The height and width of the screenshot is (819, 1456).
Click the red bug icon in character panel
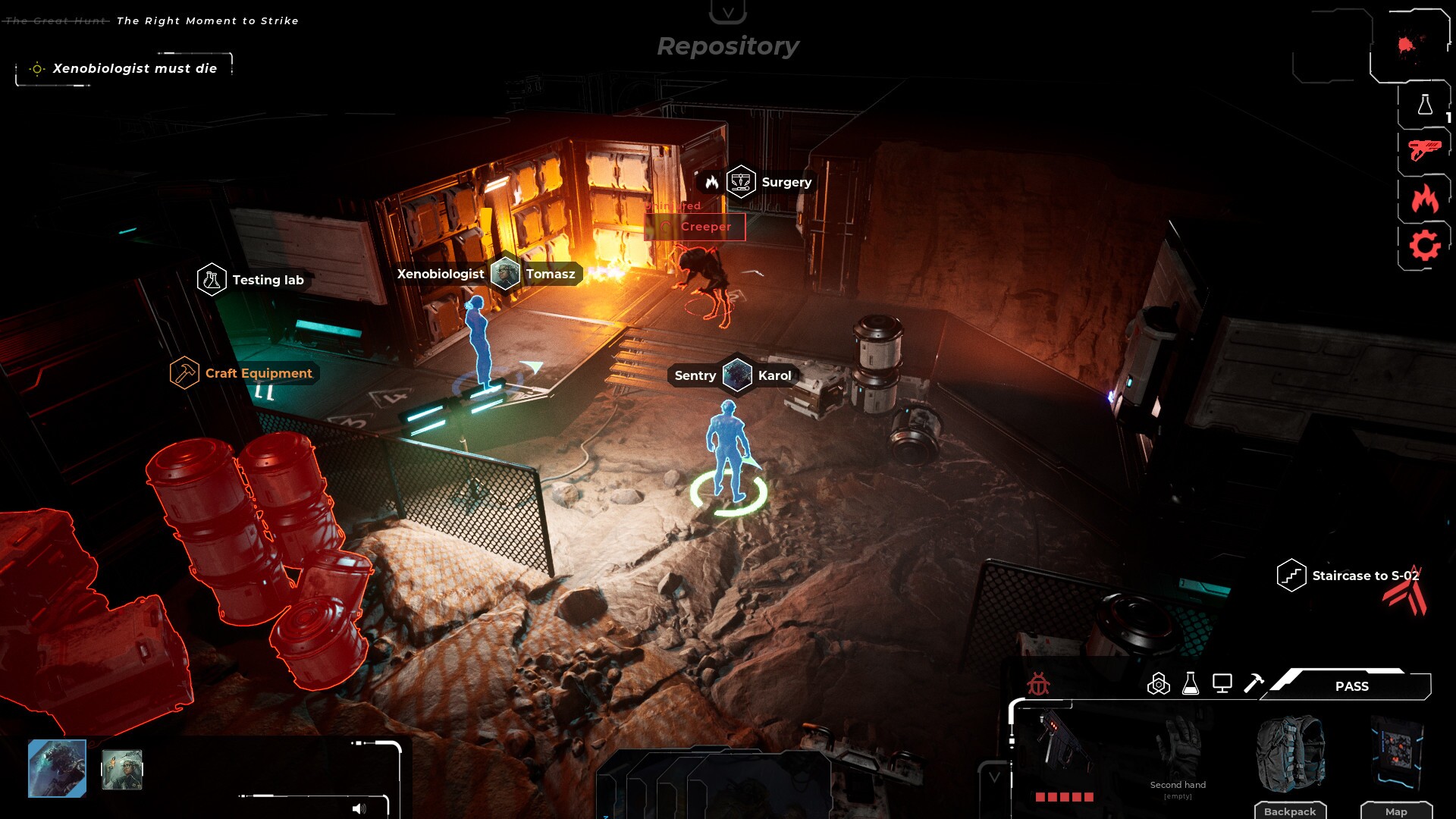[x=1039, y=681]
